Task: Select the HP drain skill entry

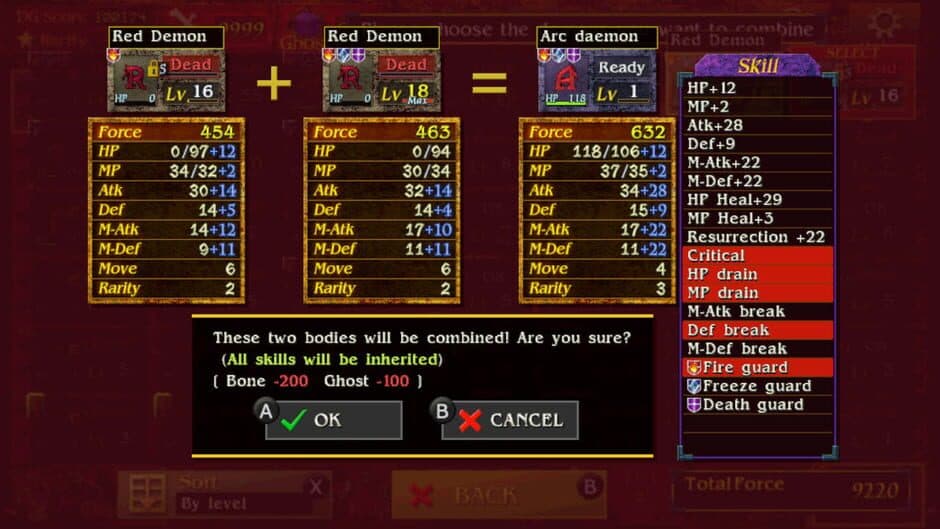Action: click(757, 274)
